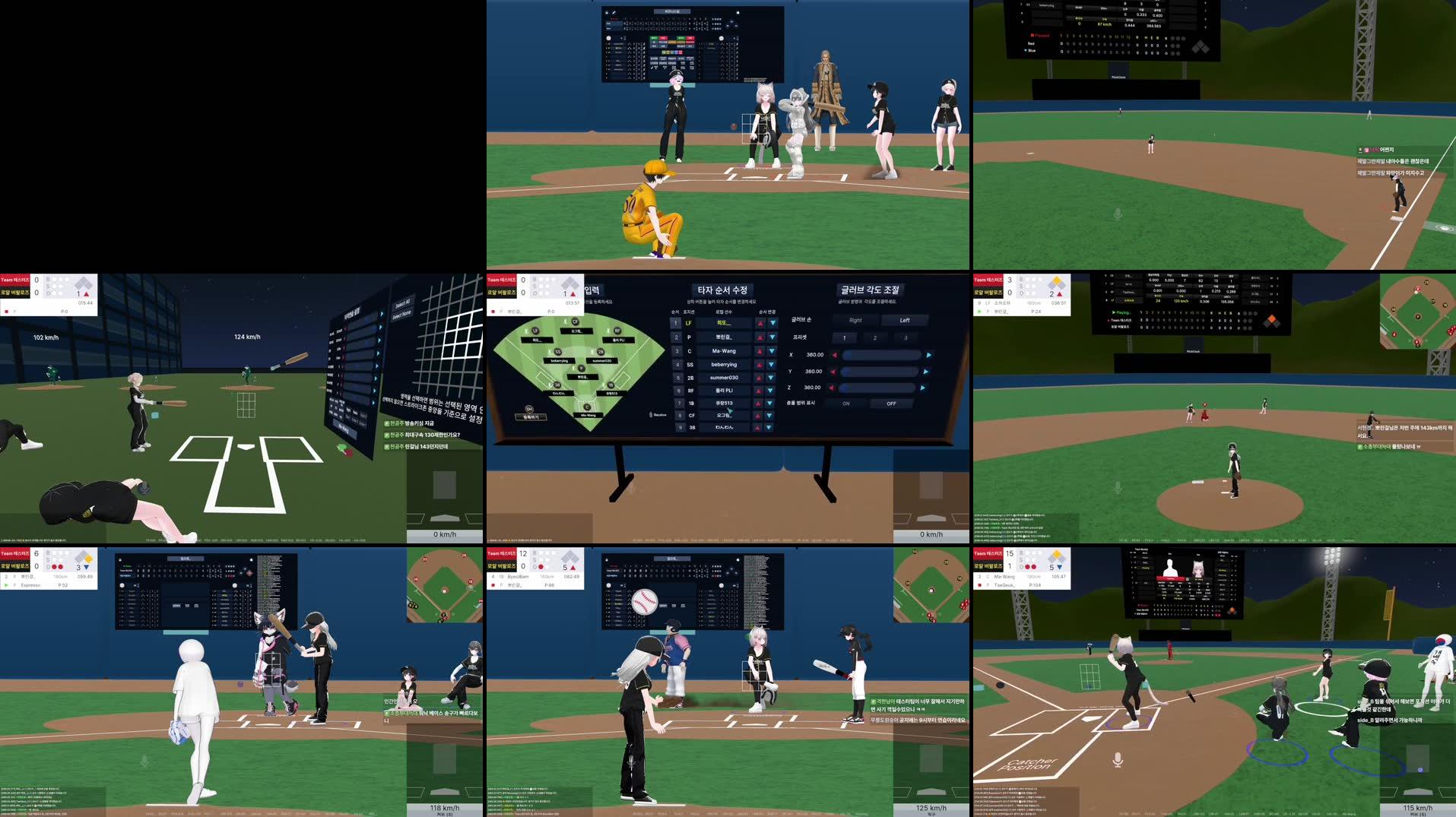Click the X axis slider track
1456x817 pixels.
coord(881,355)
